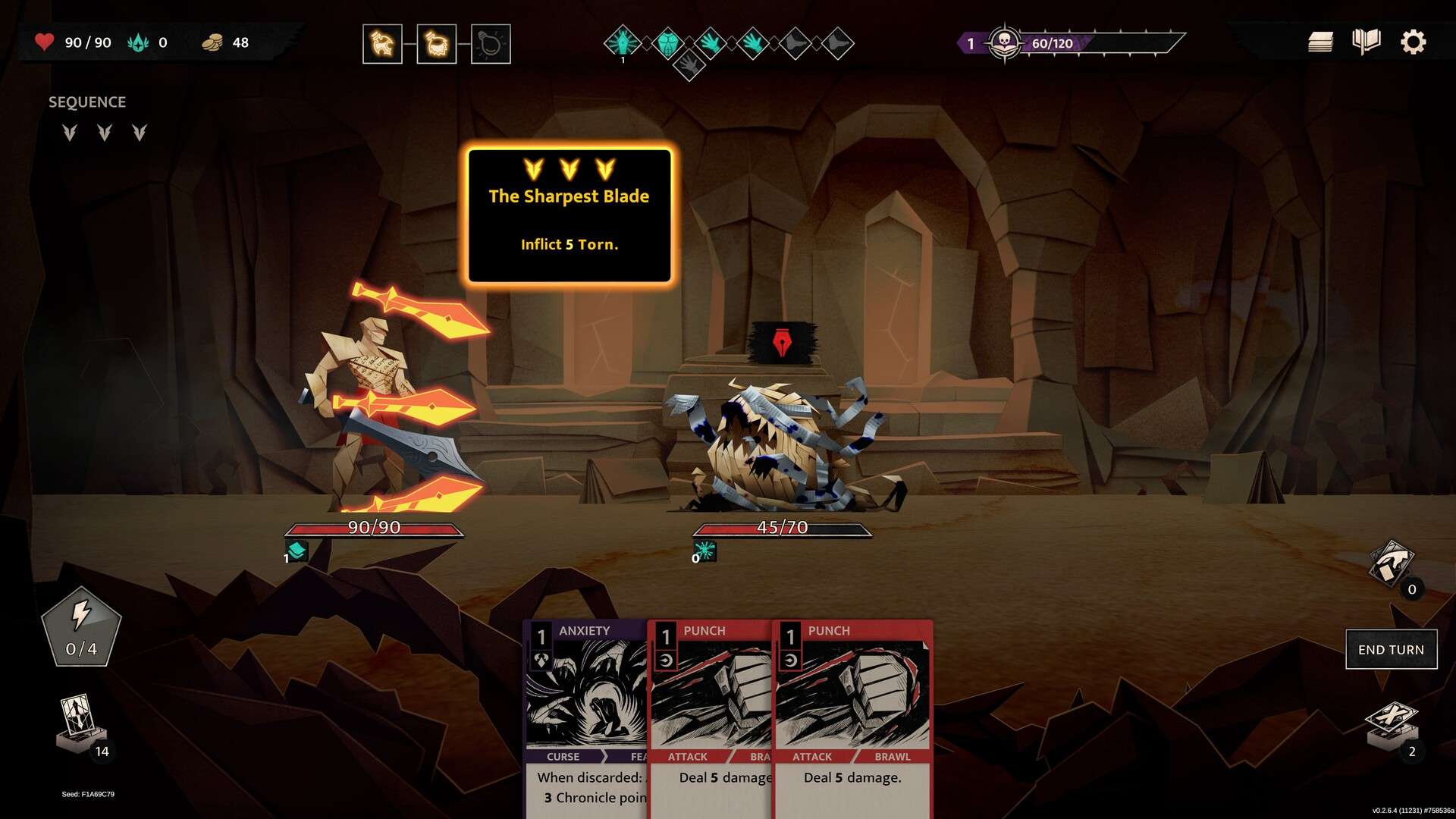The image size is (1456, 819).
Task: Select the torso armor node on progress track
Action: point(667,42)
